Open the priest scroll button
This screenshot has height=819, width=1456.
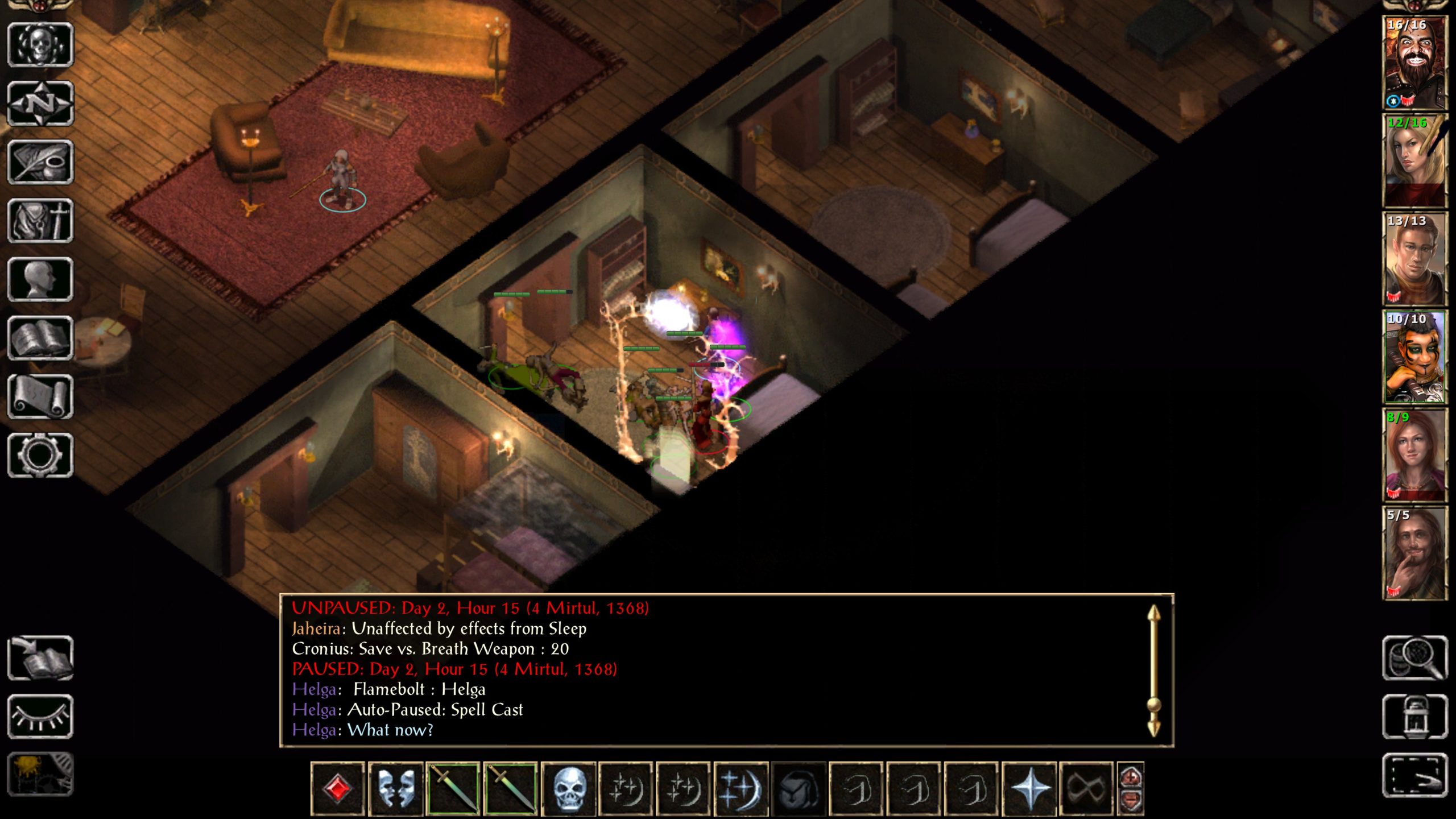(x=40, y=396)
